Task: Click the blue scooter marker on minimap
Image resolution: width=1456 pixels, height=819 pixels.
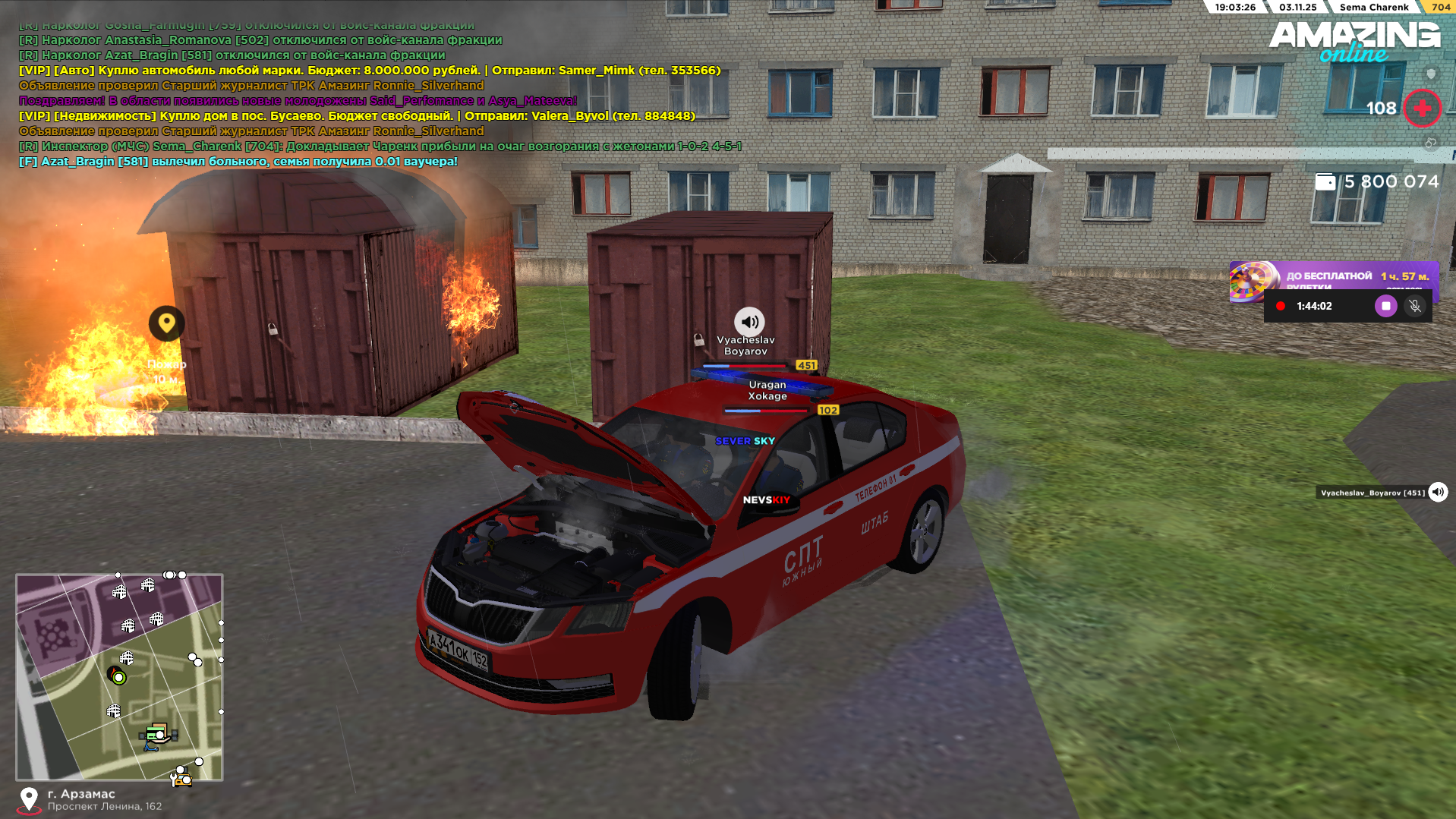Action: 150,747
